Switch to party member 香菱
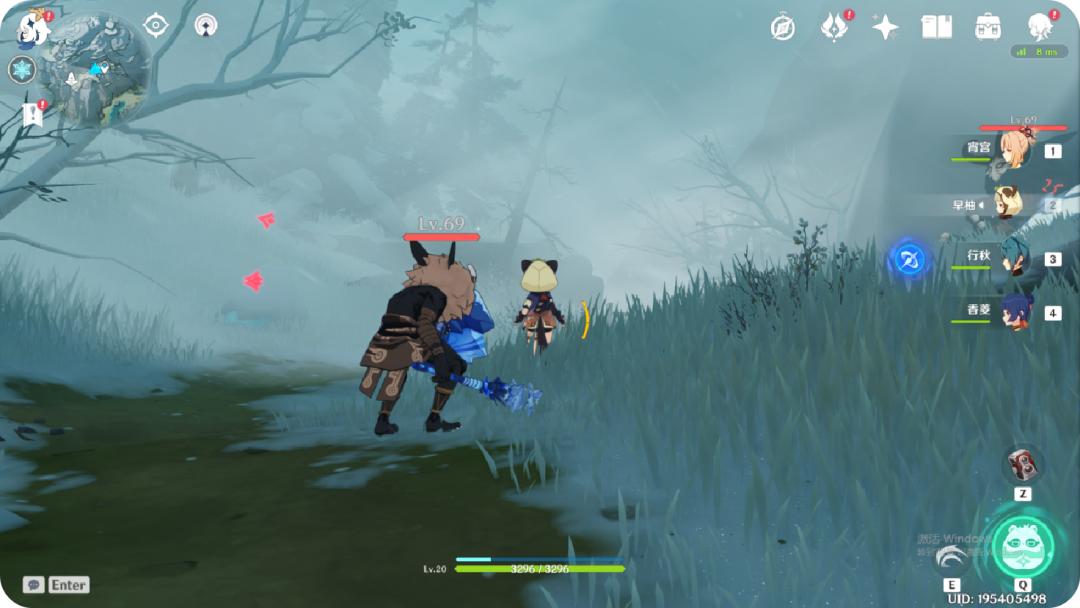The height and width of the screenshot is (608, 1080). [1014, 312]
